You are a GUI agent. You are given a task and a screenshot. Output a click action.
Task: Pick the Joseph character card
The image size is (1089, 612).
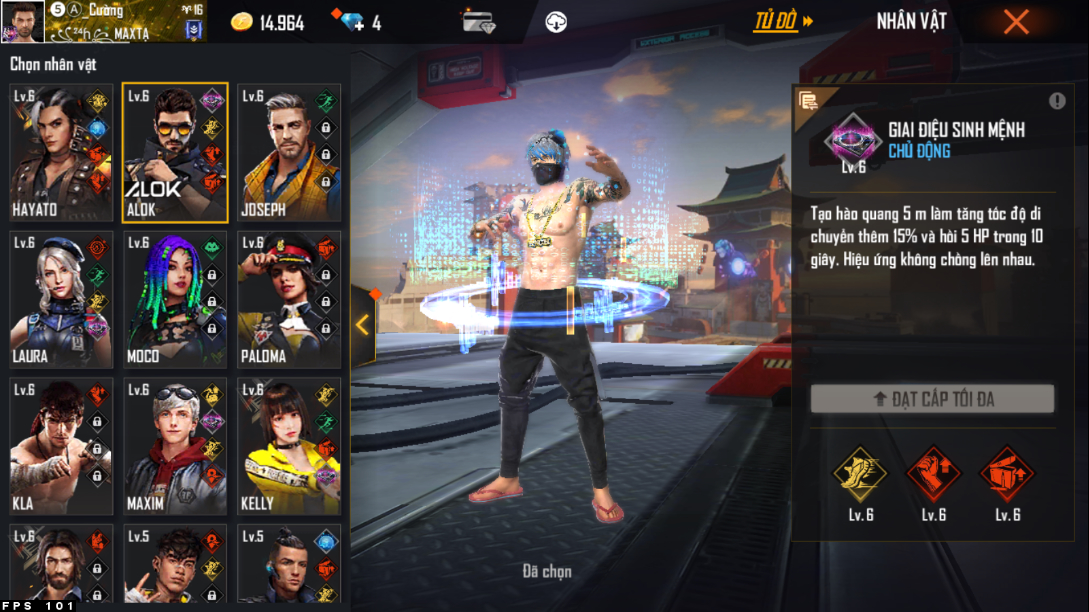click(x=289, y=152)
